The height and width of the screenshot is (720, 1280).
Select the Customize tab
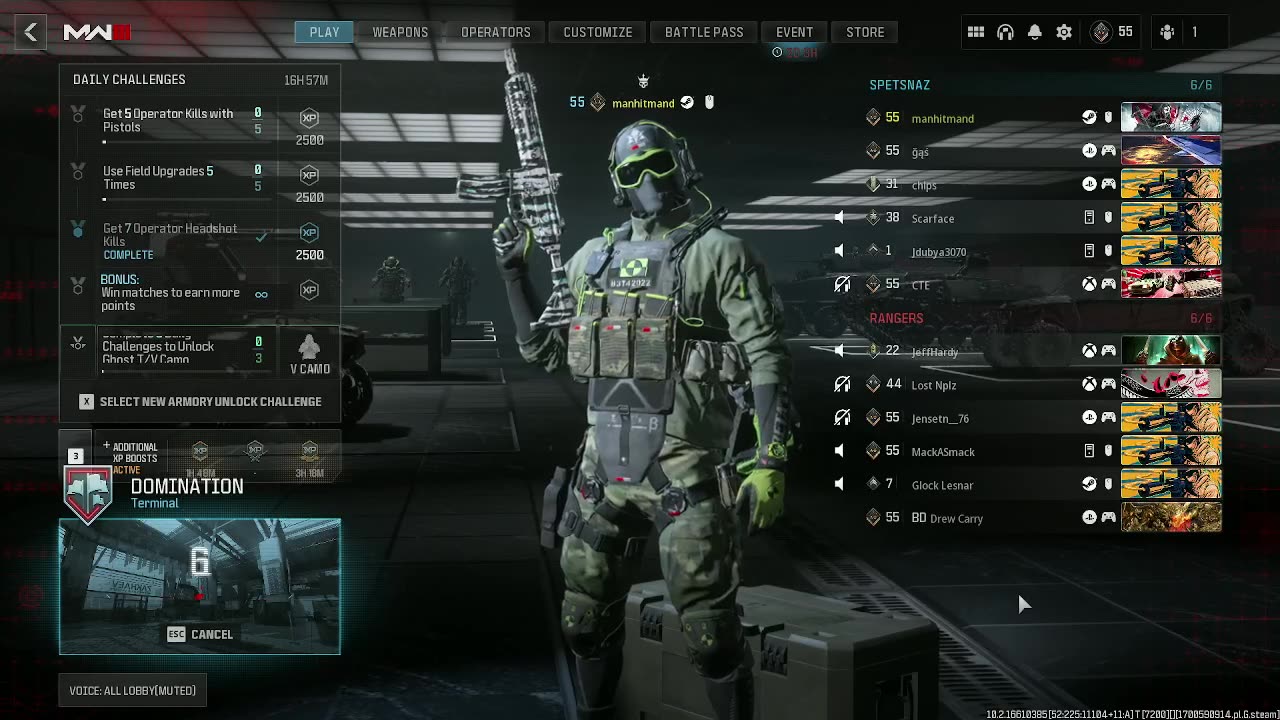(597, 32)
